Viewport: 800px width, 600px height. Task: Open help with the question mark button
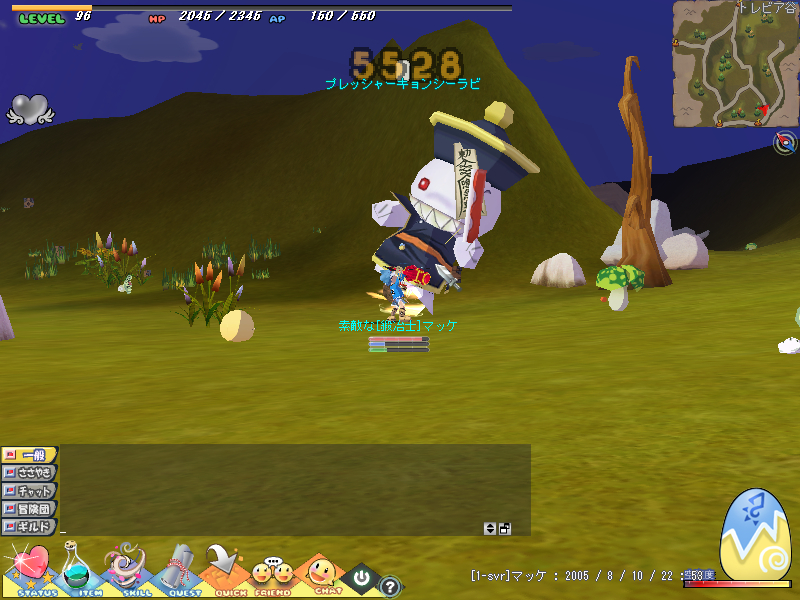pos(390,587)
